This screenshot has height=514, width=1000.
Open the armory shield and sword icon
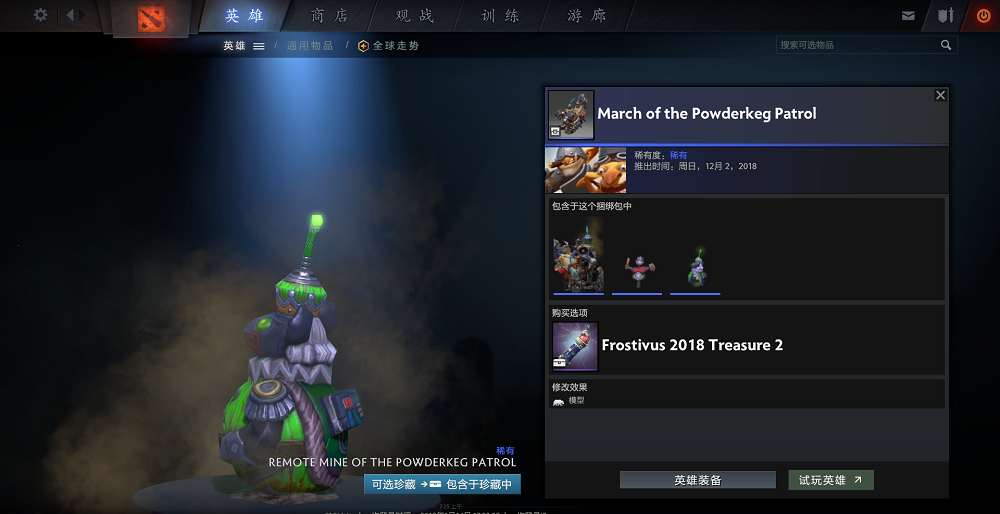pos(945,16)
